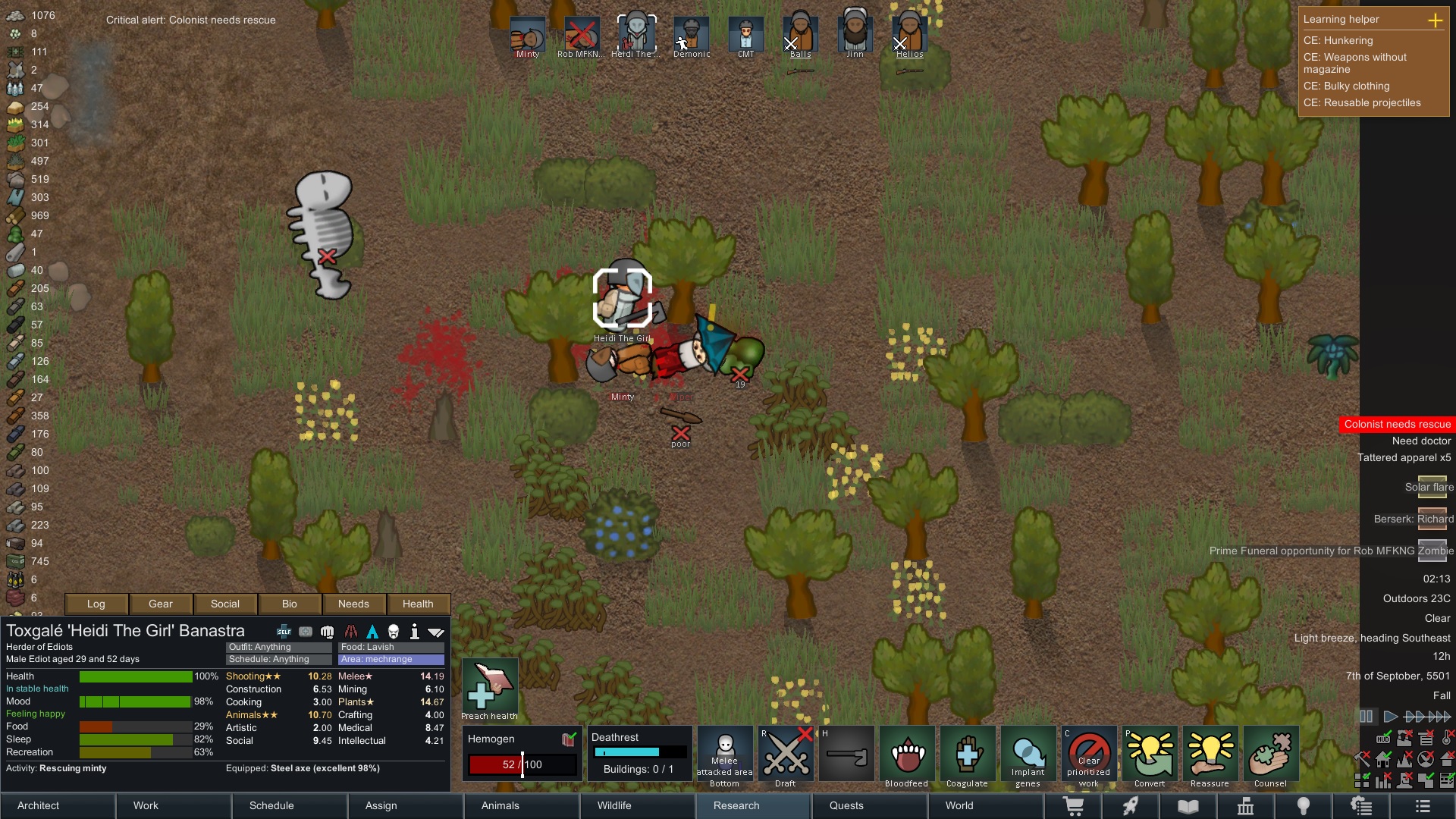Open the Architect menu
Image resolution: width=1456 pixels, height=819 pixels.
[x=37, y=805]
